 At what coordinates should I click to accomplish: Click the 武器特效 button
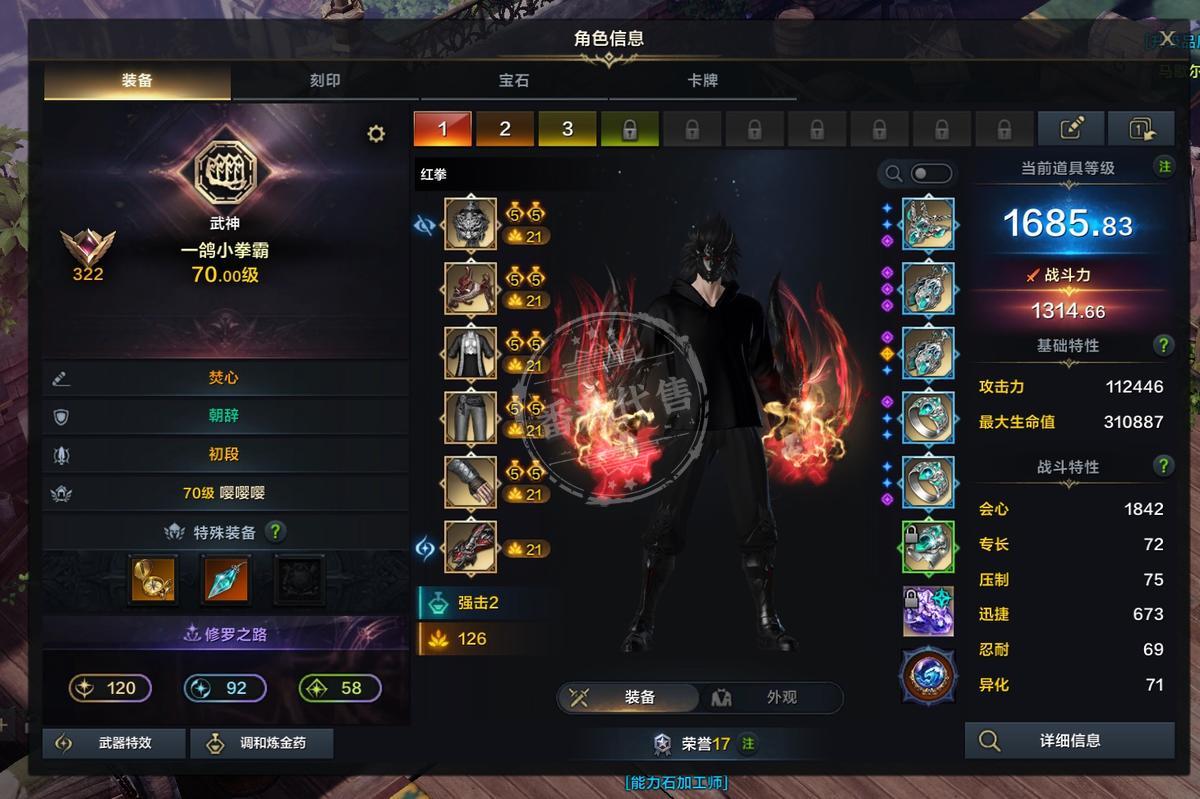(x=114, y=744)
